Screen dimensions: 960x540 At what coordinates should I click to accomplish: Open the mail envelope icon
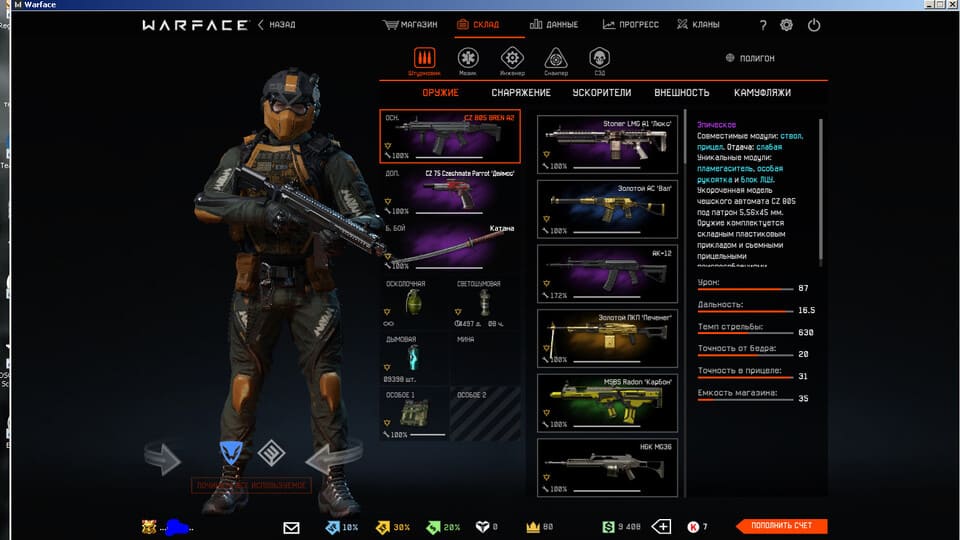tap(291, 527)
